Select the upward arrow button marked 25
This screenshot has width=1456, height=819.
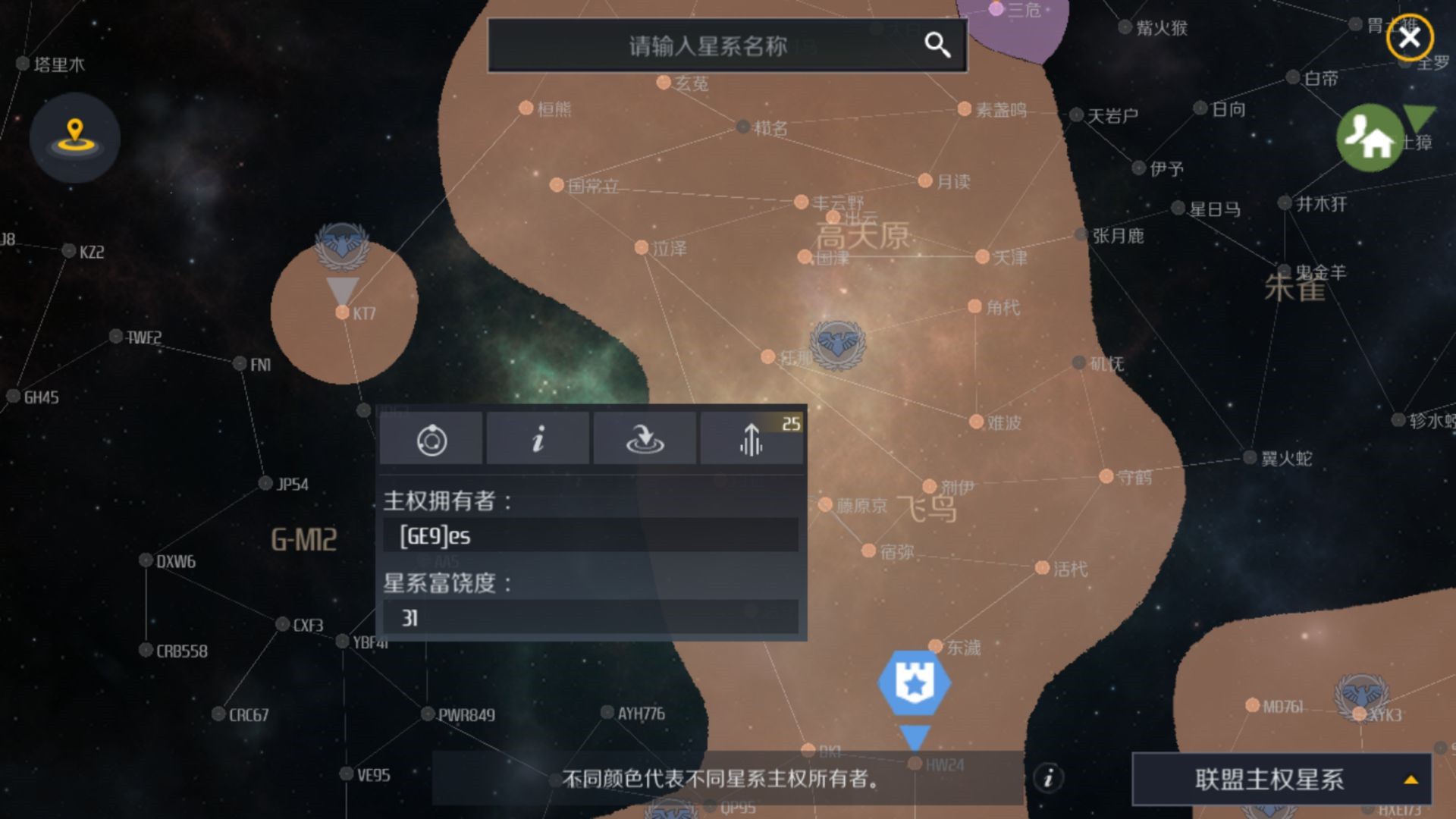click(x=752, y=439)
